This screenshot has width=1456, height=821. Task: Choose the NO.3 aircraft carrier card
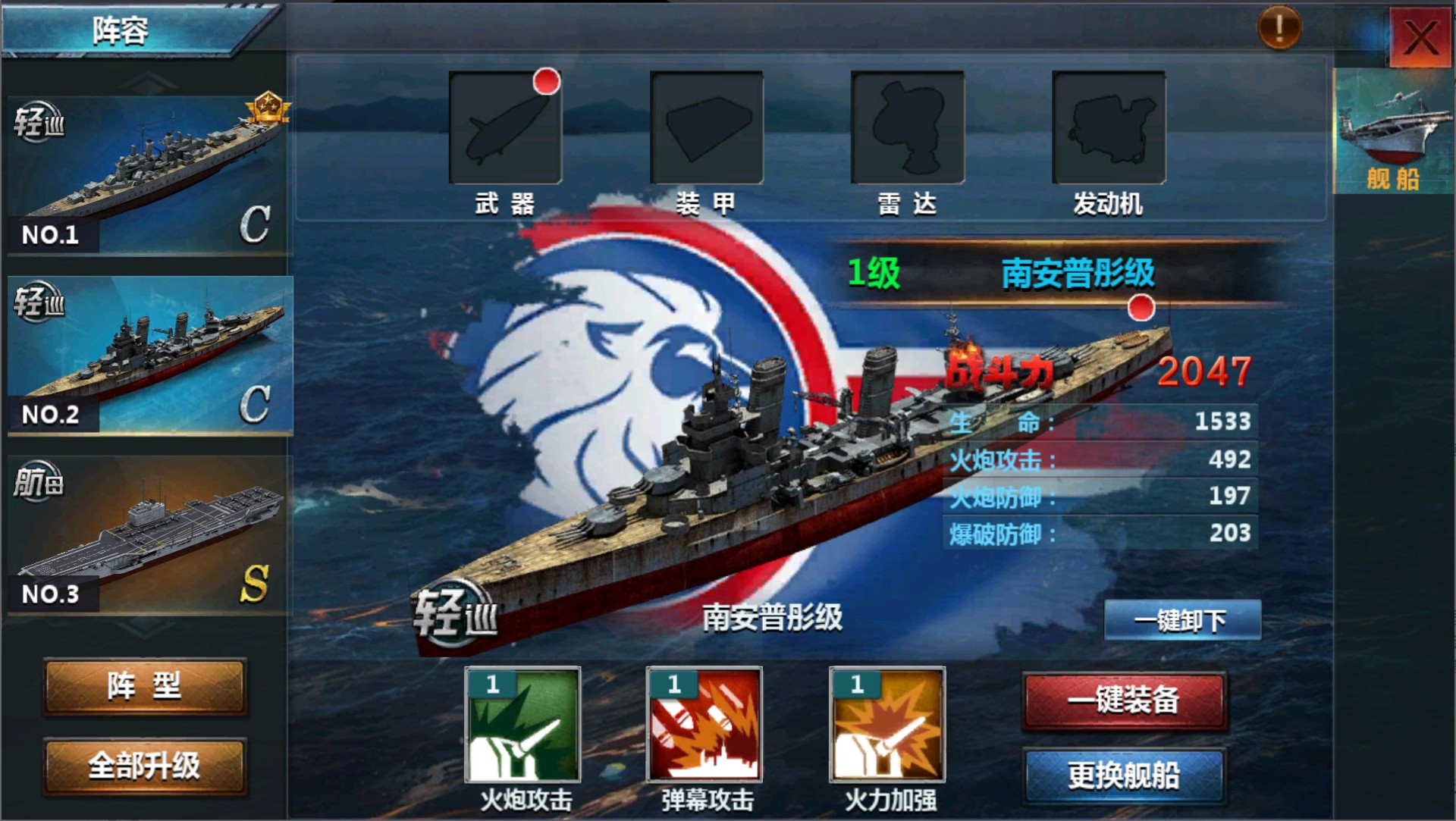pyautogui.click(x=149, y=534)
